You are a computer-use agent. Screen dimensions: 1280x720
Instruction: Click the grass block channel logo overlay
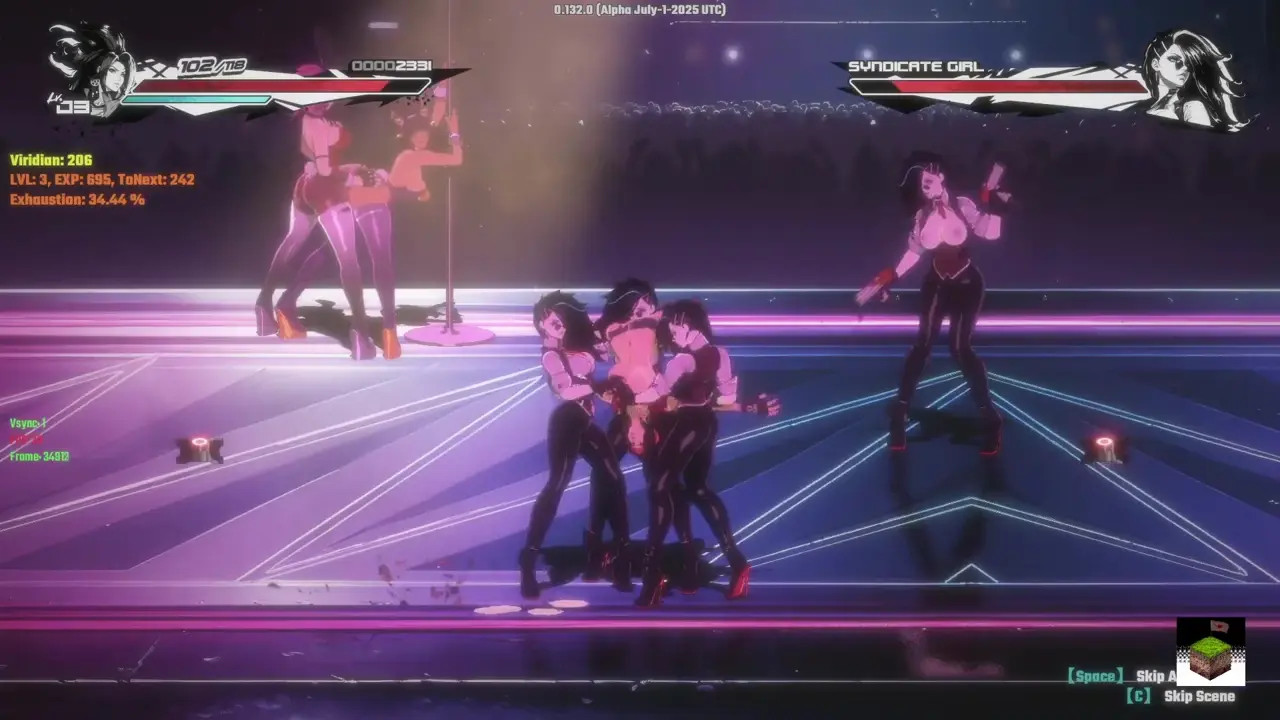point(1210,652)
